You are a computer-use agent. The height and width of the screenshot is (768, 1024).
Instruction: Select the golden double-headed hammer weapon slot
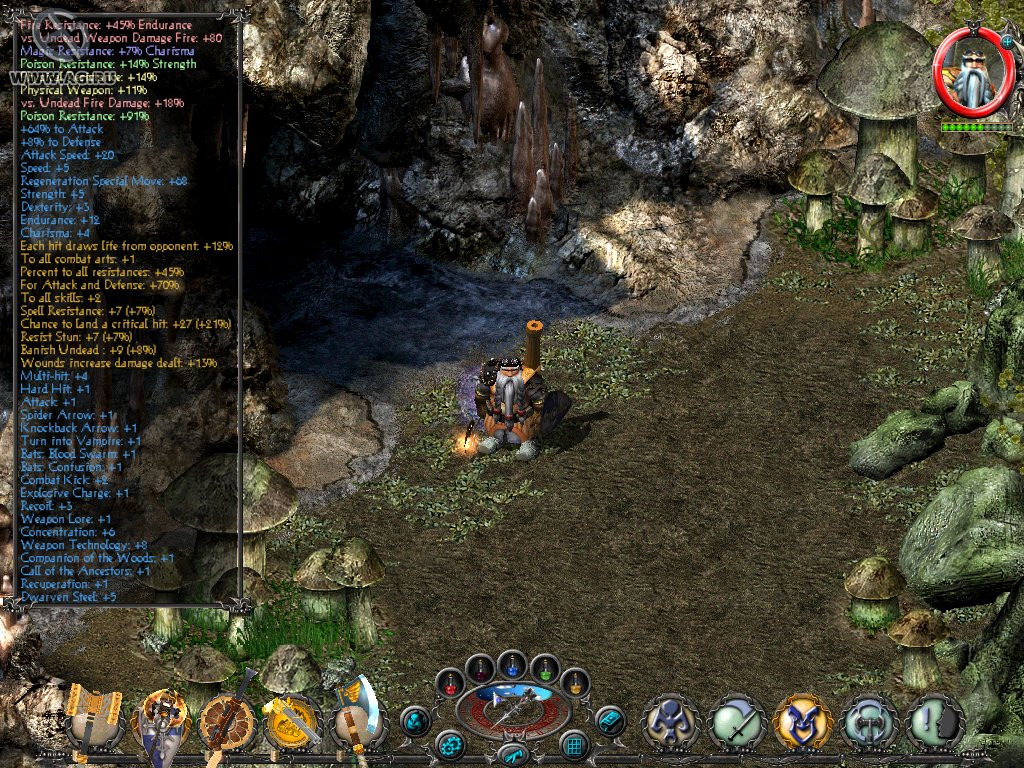[93, 717]
